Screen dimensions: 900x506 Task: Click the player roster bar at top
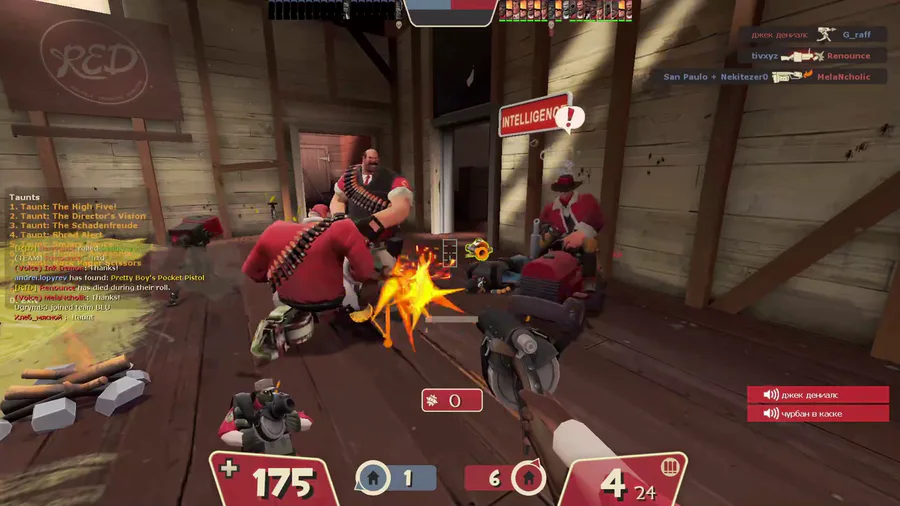click(450, 10)
